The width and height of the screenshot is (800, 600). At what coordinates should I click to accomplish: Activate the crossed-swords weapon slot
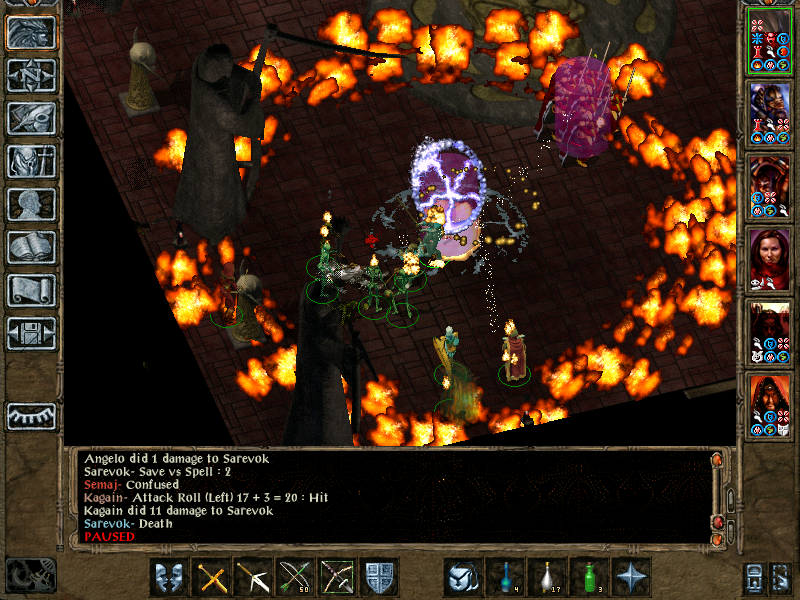pyautogui.click(x=212, y=578)
